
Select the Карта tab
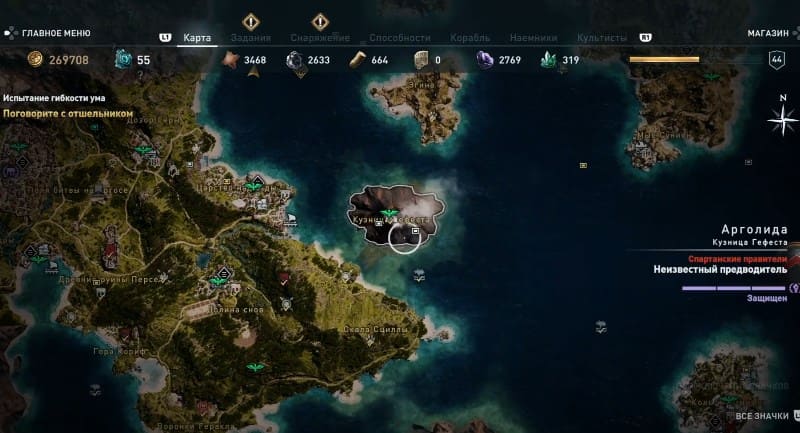point(196,38)
